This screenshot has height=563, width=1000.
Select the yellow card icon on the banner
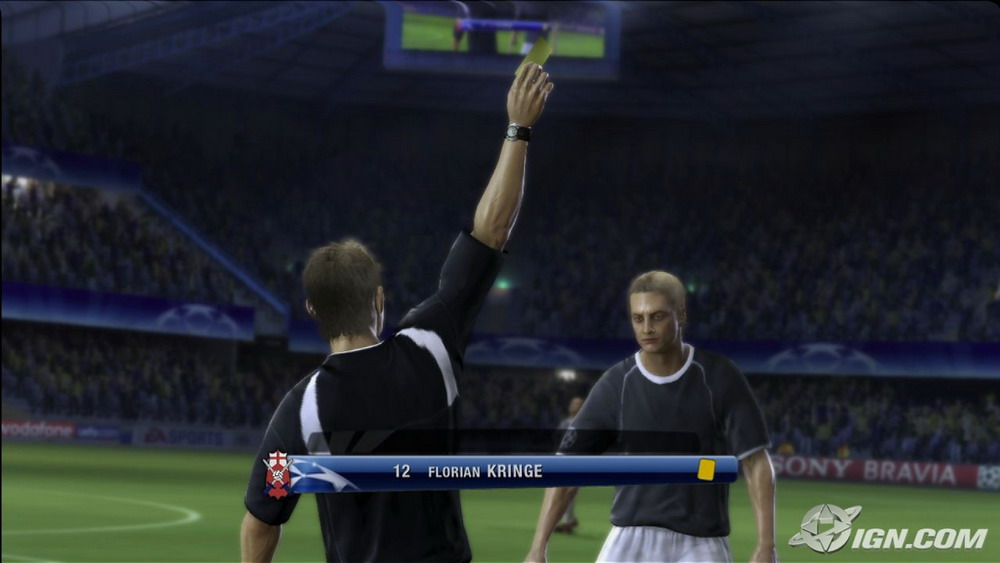[706, 470]
